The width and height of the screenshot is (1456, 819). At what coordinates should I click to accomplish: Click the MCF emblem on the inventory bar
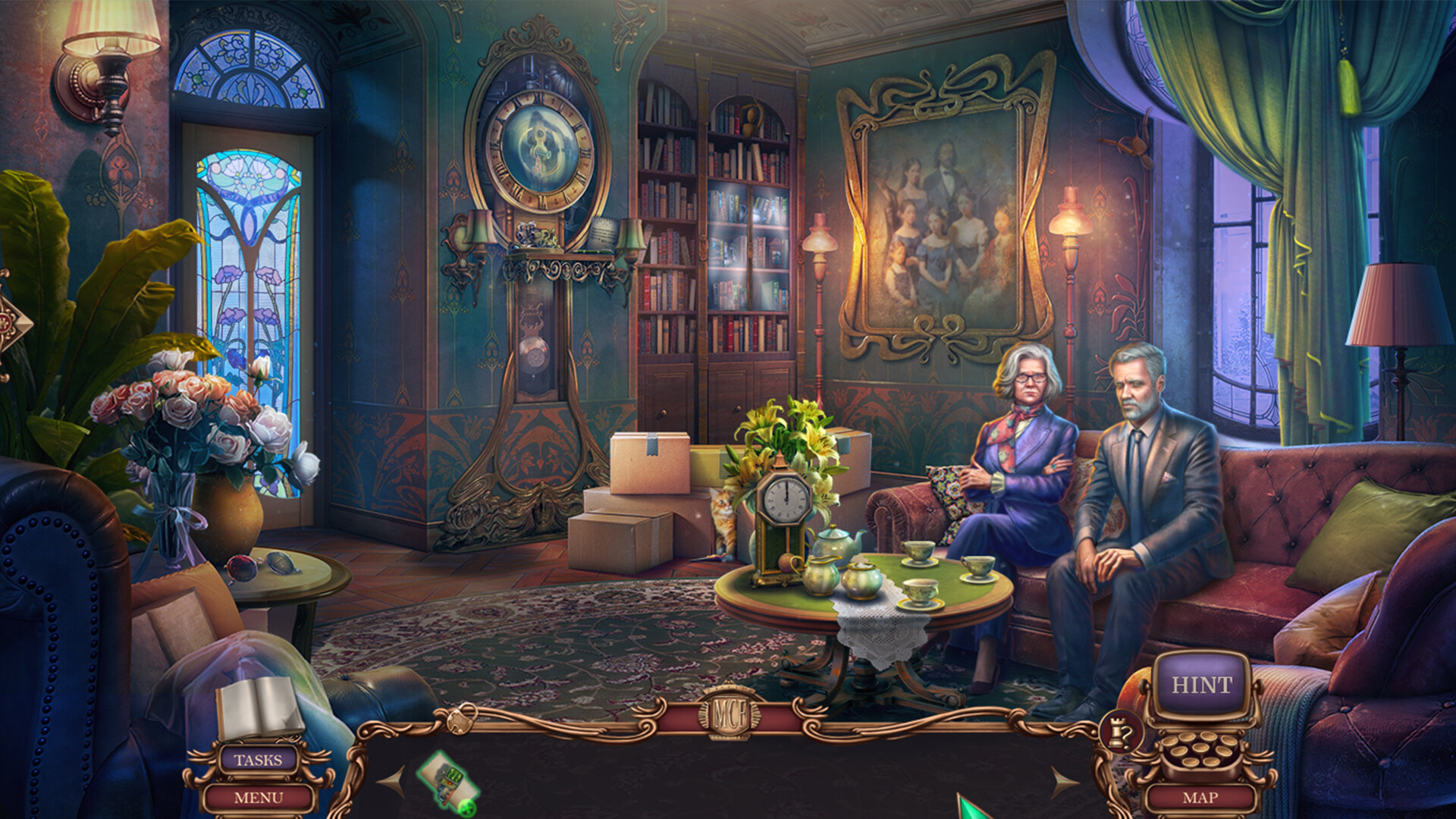(x=732, y=713)
